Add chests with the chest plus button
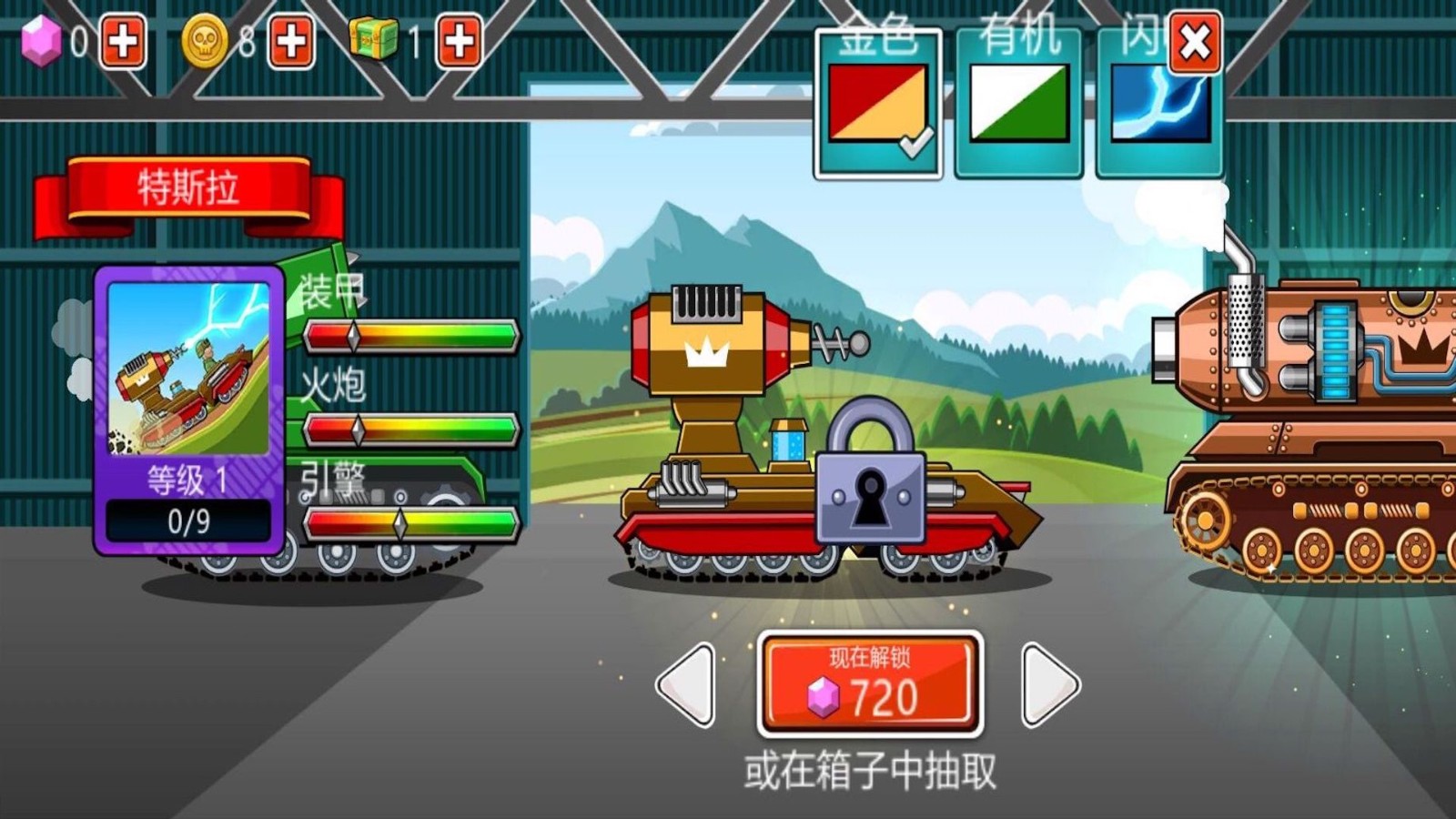Screen dimensions: 1456x819 pos(459,40)
